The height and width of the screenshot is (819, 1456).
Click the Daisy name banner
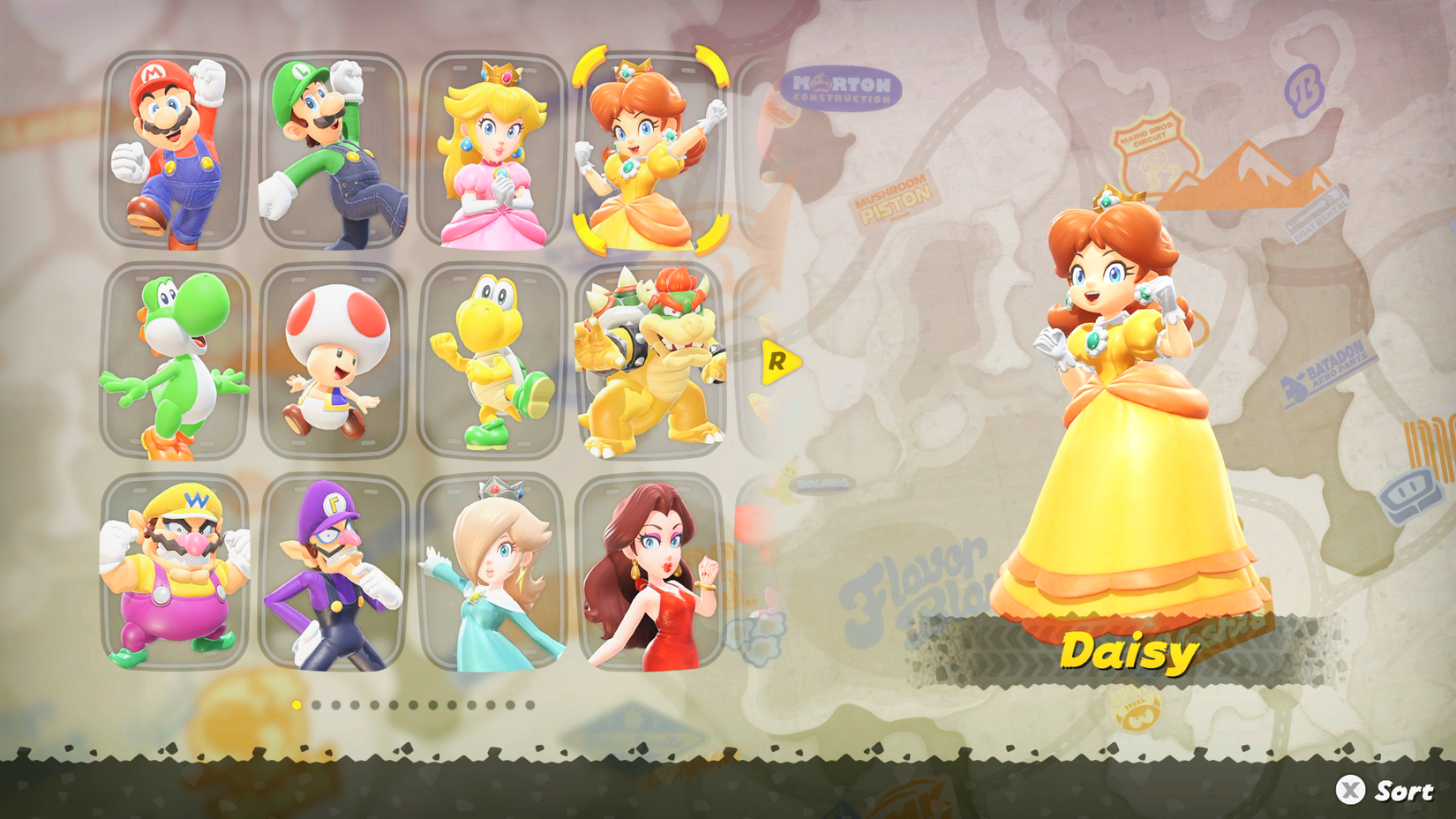tap(1130, 653)
